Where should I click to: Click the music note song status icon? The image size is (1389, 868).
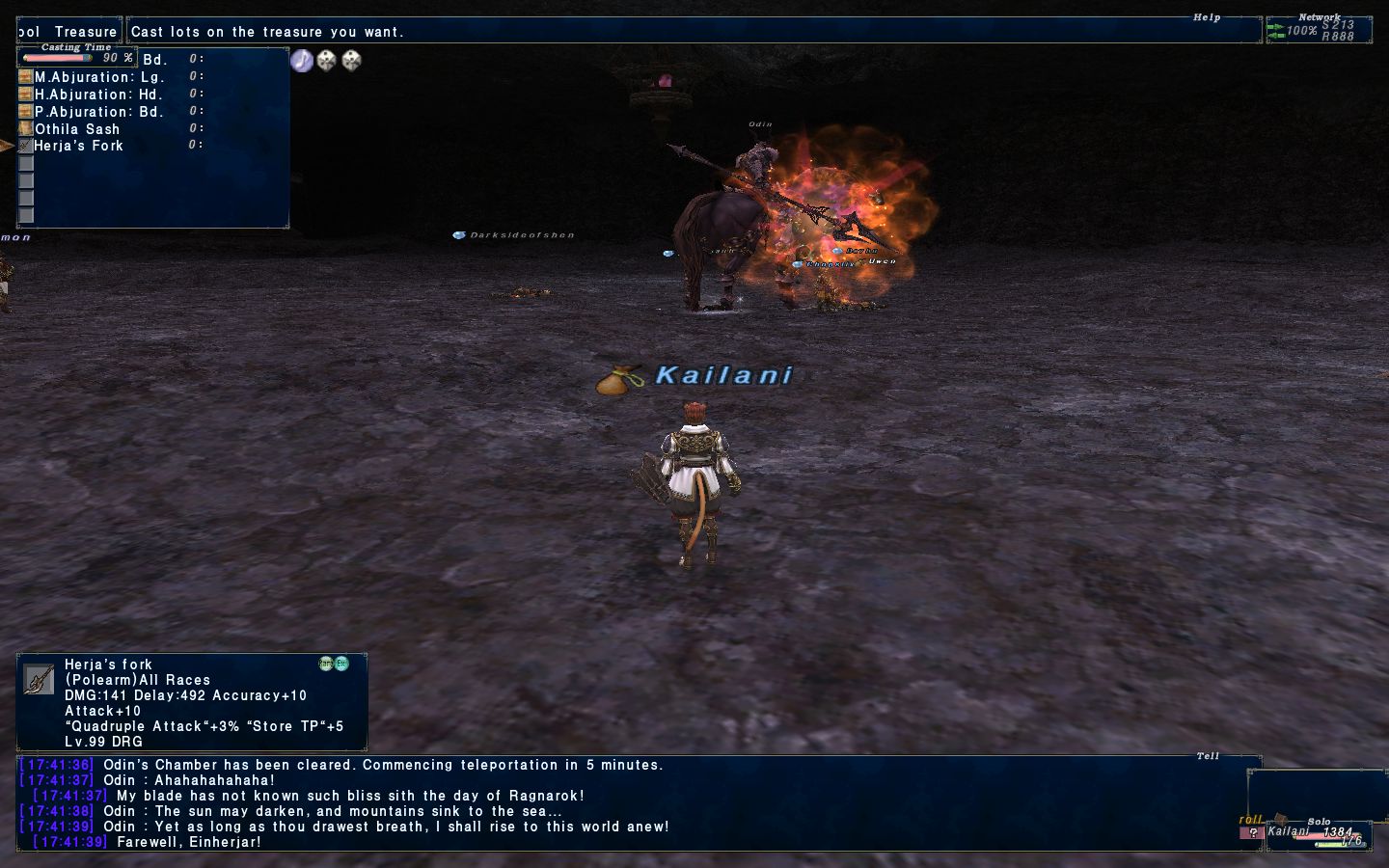pos(302,61)
